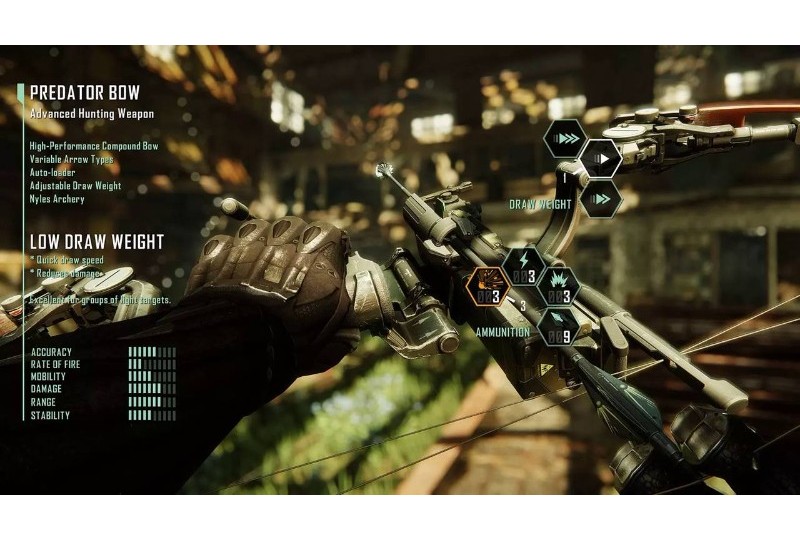
Task: Pick the double-arrow medium draw weight
Action: (x=602, y=199)
